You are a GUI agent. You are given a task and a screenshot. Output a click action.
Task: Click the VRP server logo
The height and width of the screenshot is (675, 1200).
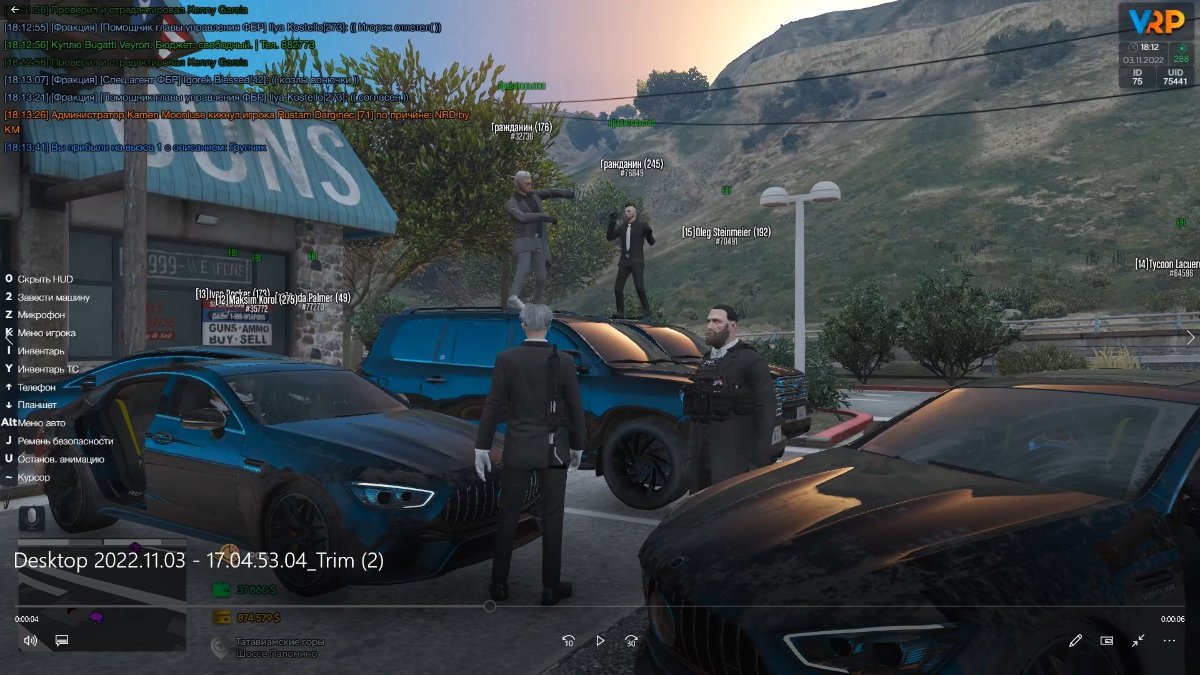1156,22
